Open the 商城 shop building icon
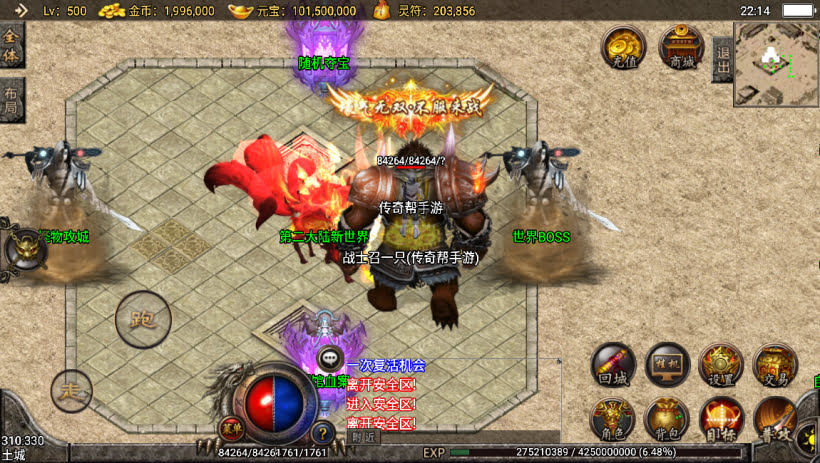Image resolution: width=820 pixels, height=463 pixels. [681, 48]
